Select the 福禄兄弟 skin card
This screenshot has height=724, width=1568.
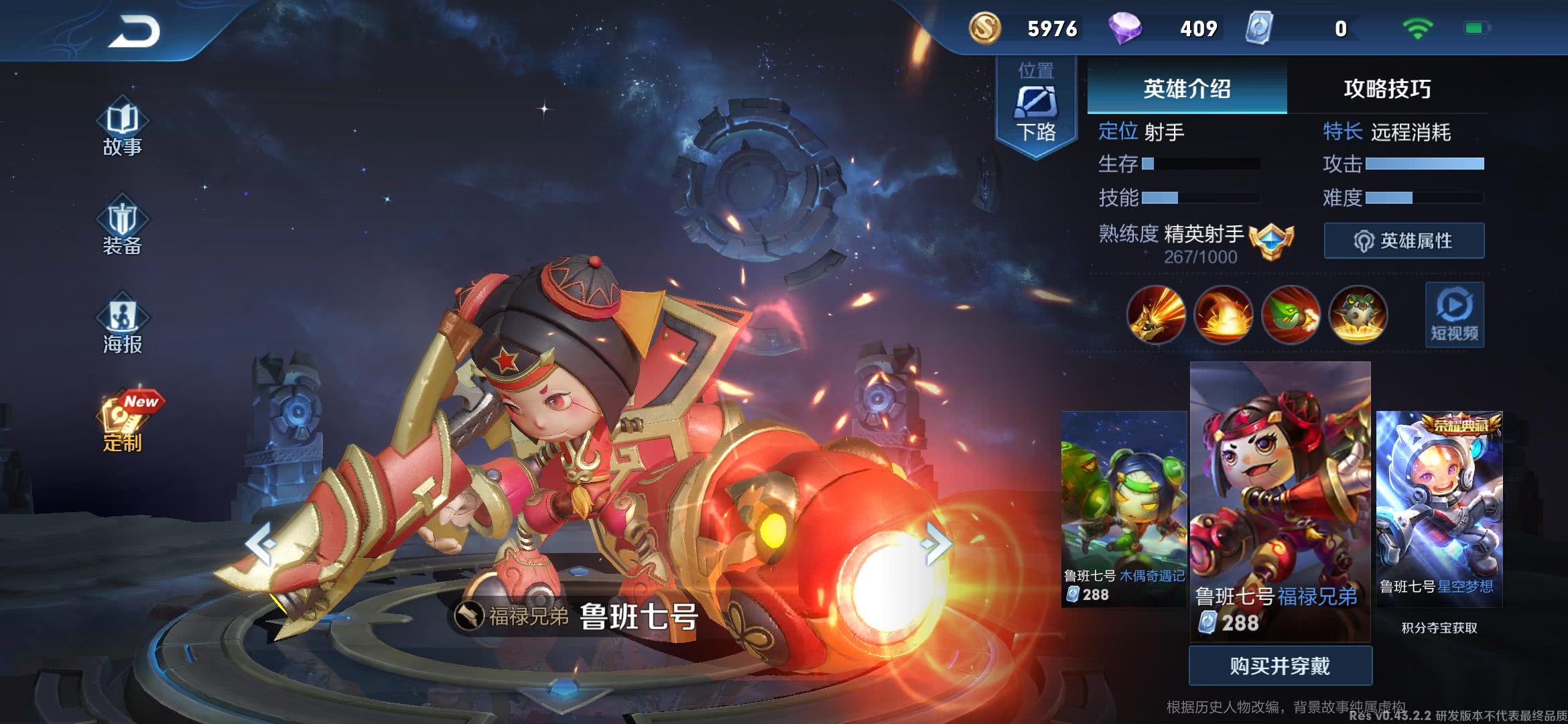[1280, 499]
